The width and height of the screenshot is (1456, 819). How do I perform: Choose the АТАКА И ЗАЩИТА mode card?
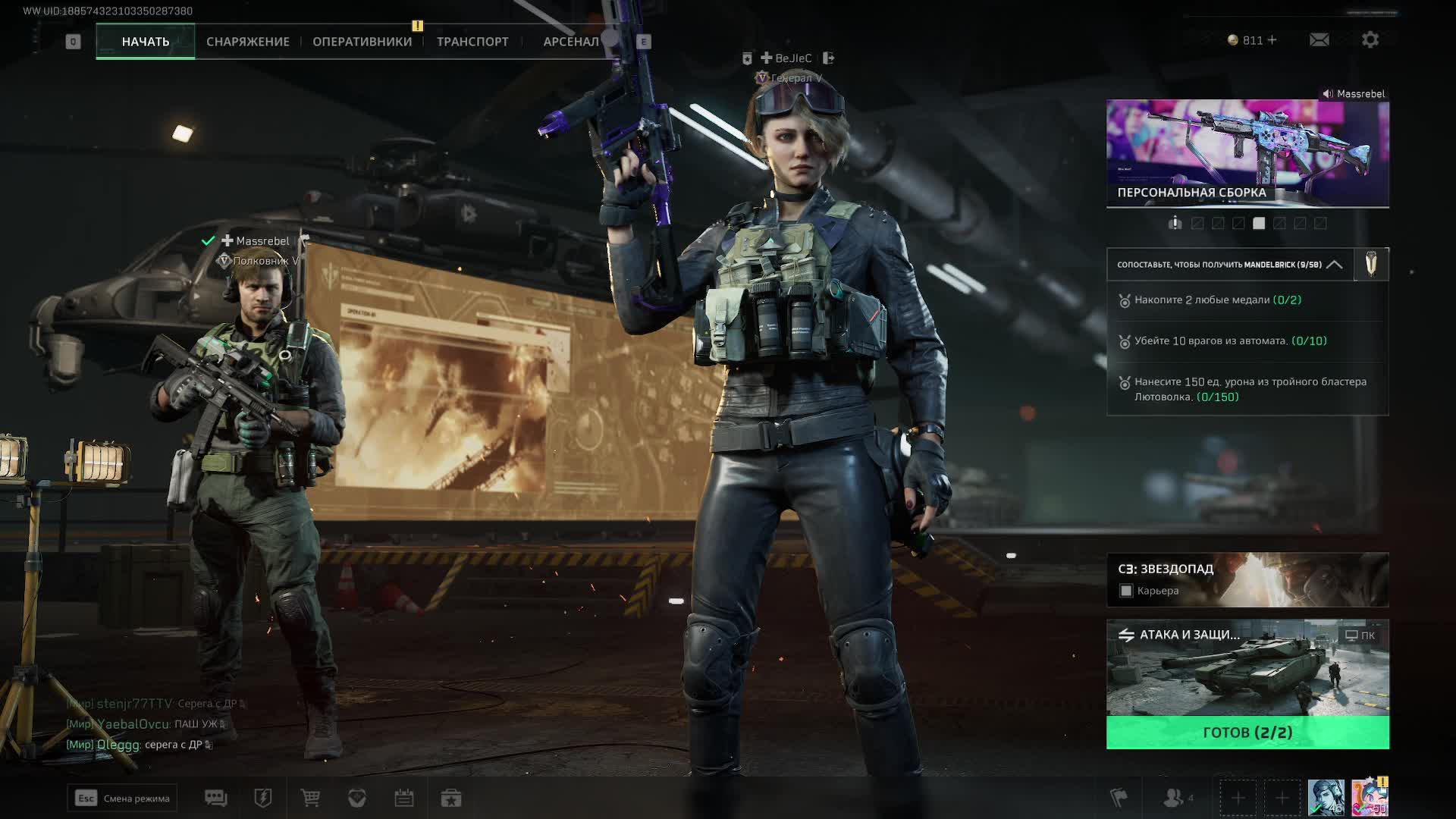tap(1247, 667)
